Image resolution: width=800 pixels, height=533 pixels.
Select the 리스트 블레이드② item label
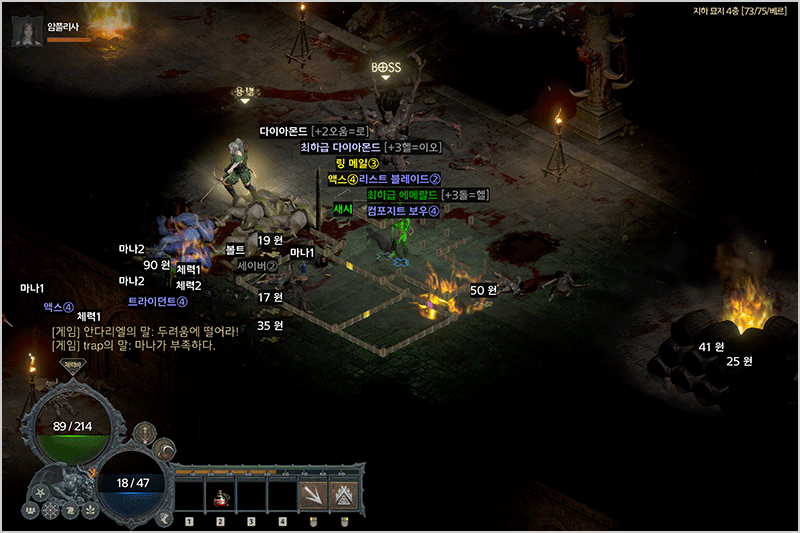400,179
